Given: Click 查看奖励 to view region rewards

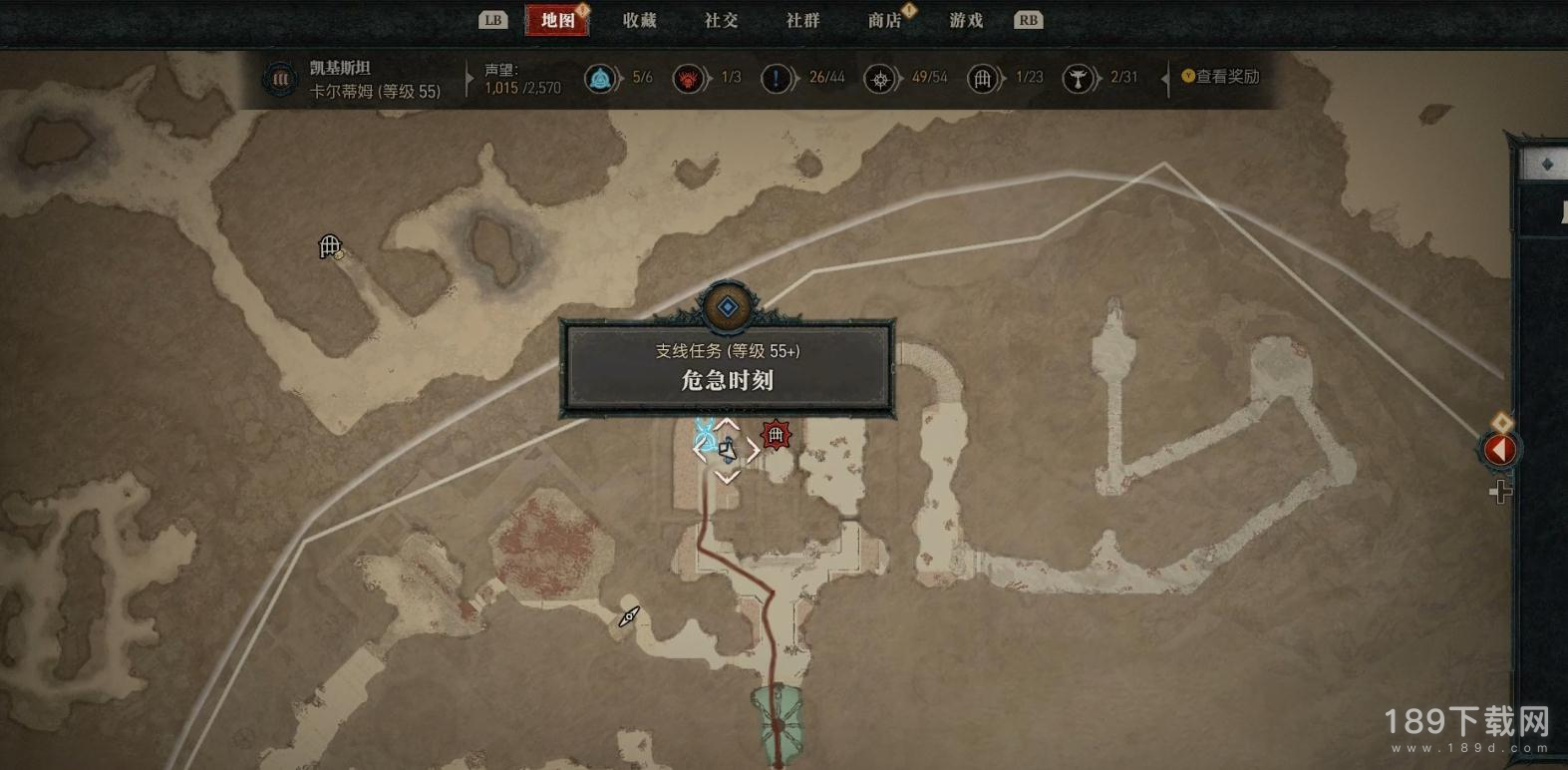Looking at the screenshot, I should (1220, 77).
